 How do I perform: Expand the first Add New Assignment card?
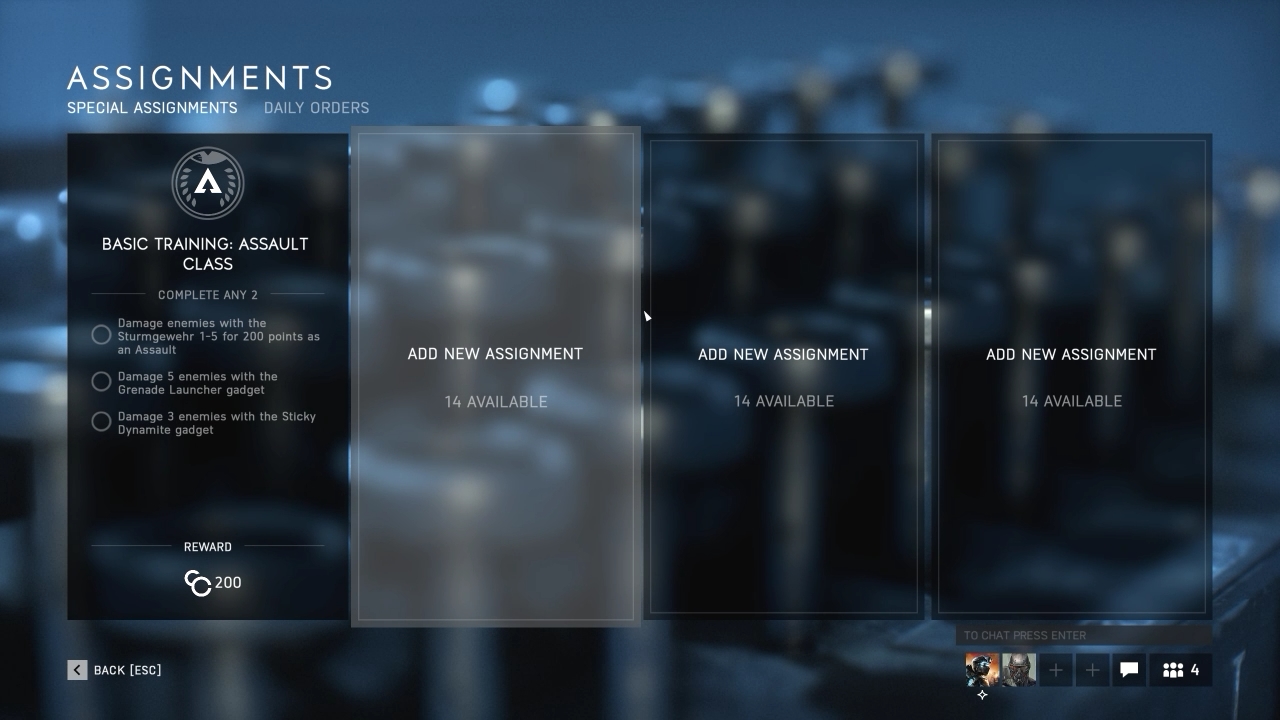(495, 376)
